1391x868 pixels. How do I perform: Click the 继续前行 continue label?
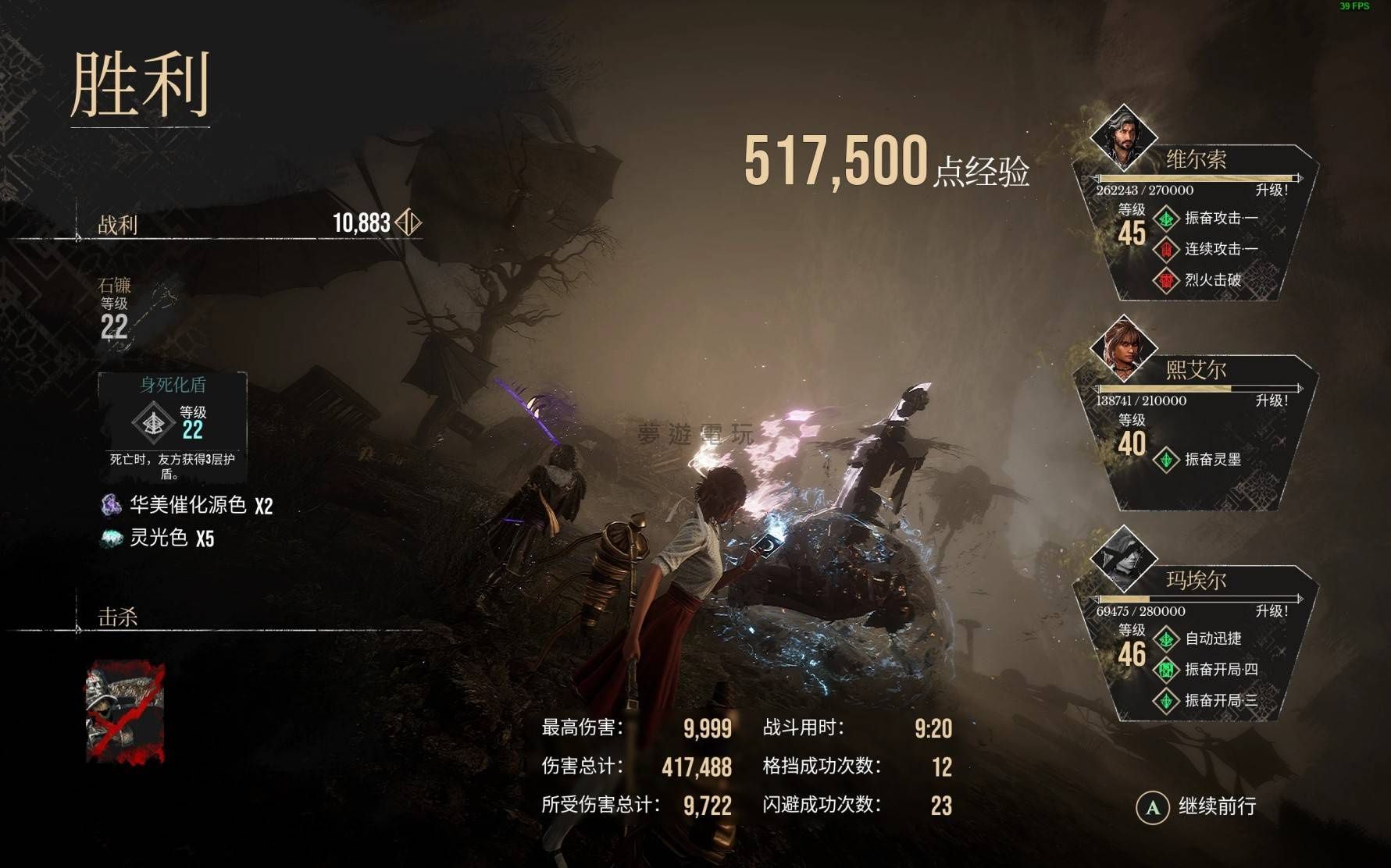[1216, 806]
